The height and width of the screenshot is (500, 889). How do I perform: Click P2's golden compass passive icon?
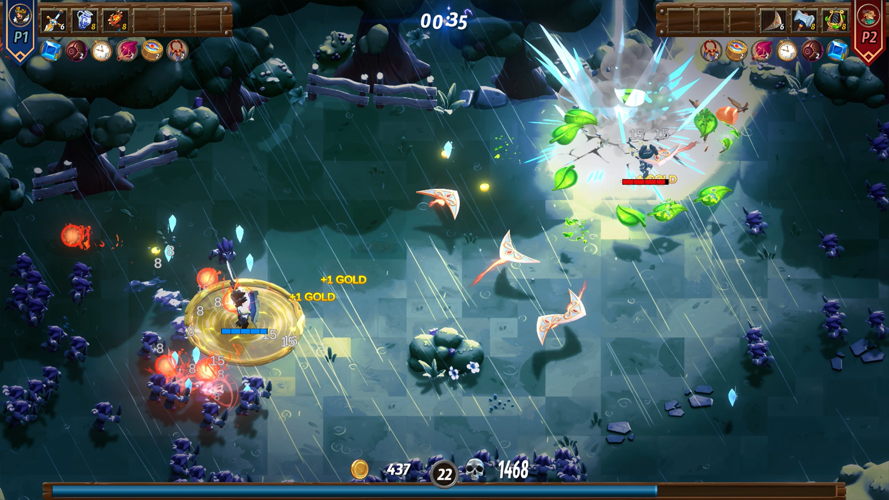[736, 50]
